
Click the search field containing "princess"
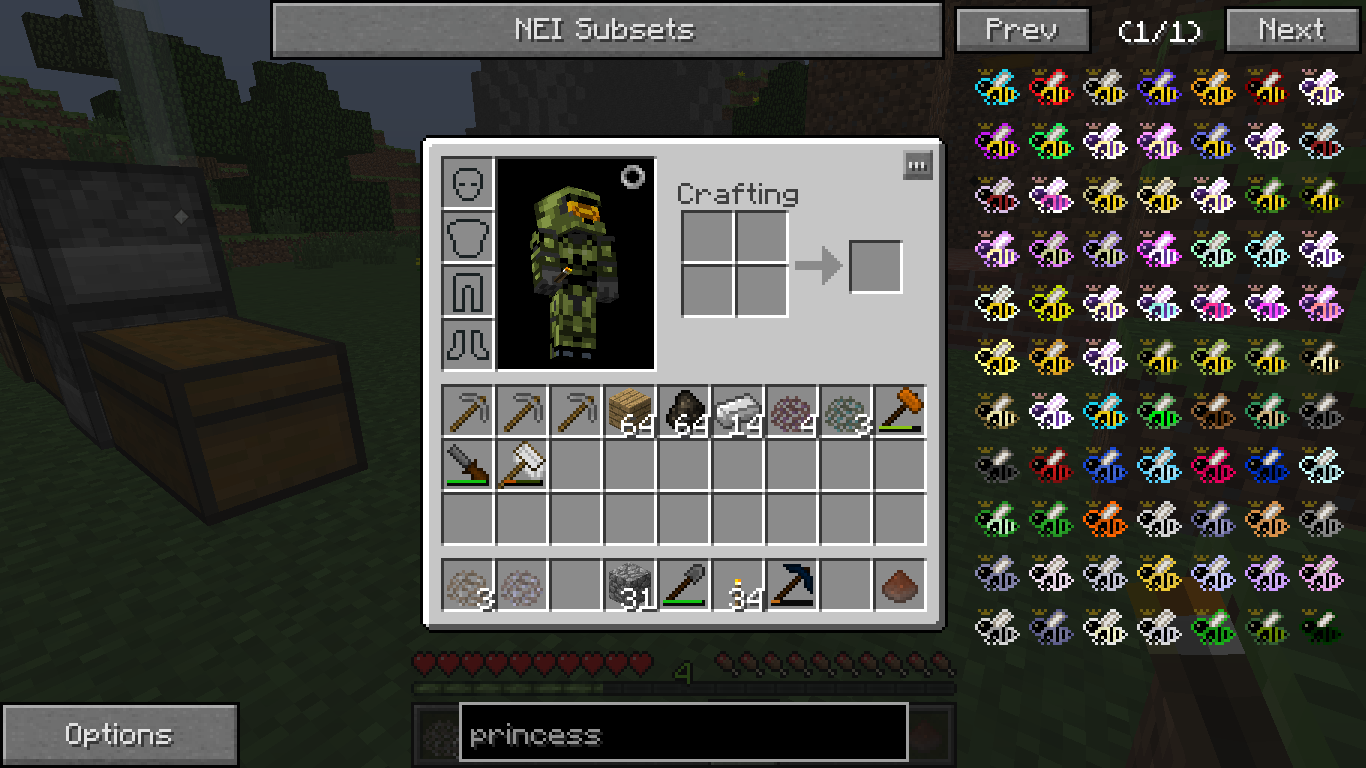(x=683, y=735)
